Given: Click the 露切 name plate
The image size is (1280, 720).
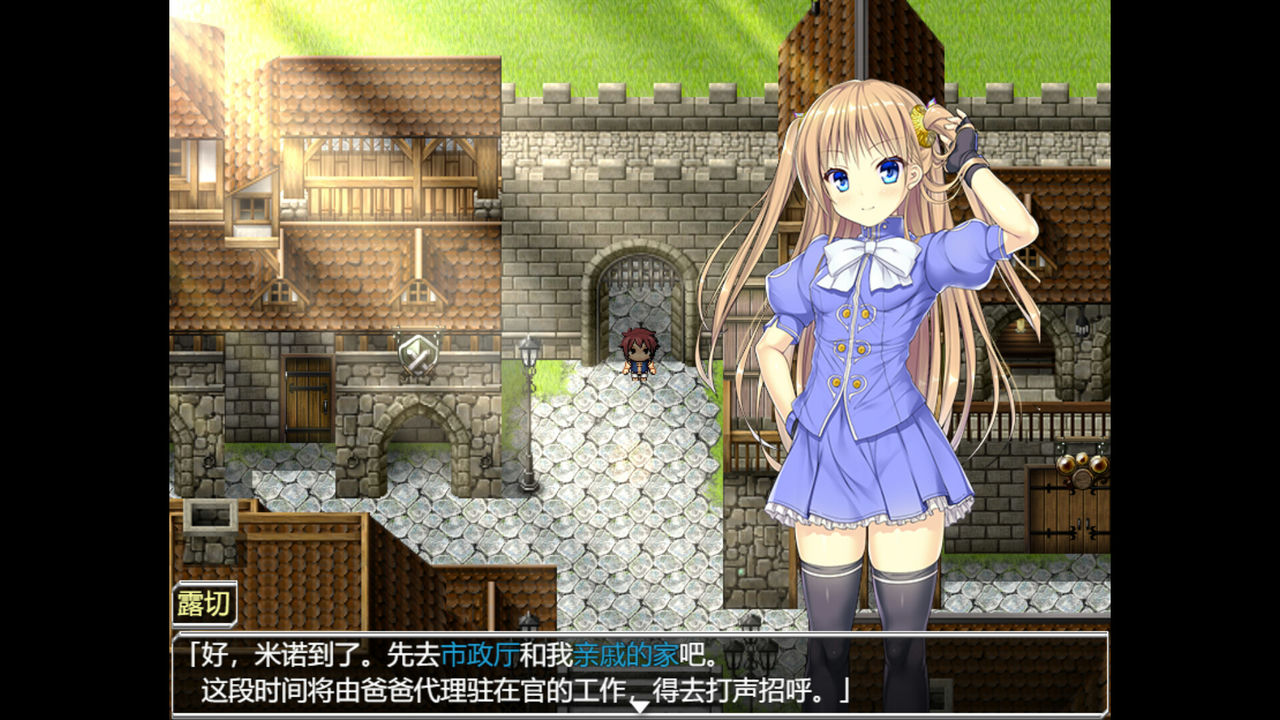Looking at the screenshot, I should pos(205,601).
